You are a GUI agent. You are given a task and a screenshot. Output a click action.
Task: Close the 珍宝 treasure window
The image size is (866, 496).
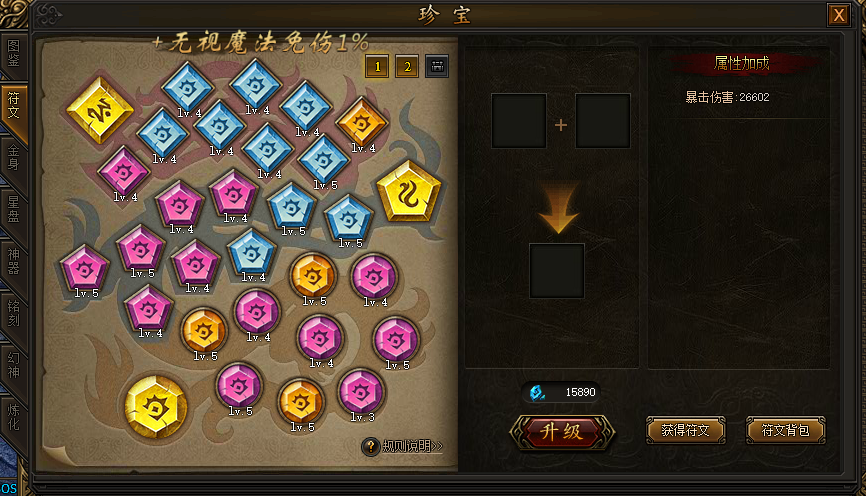pos(837,15)
